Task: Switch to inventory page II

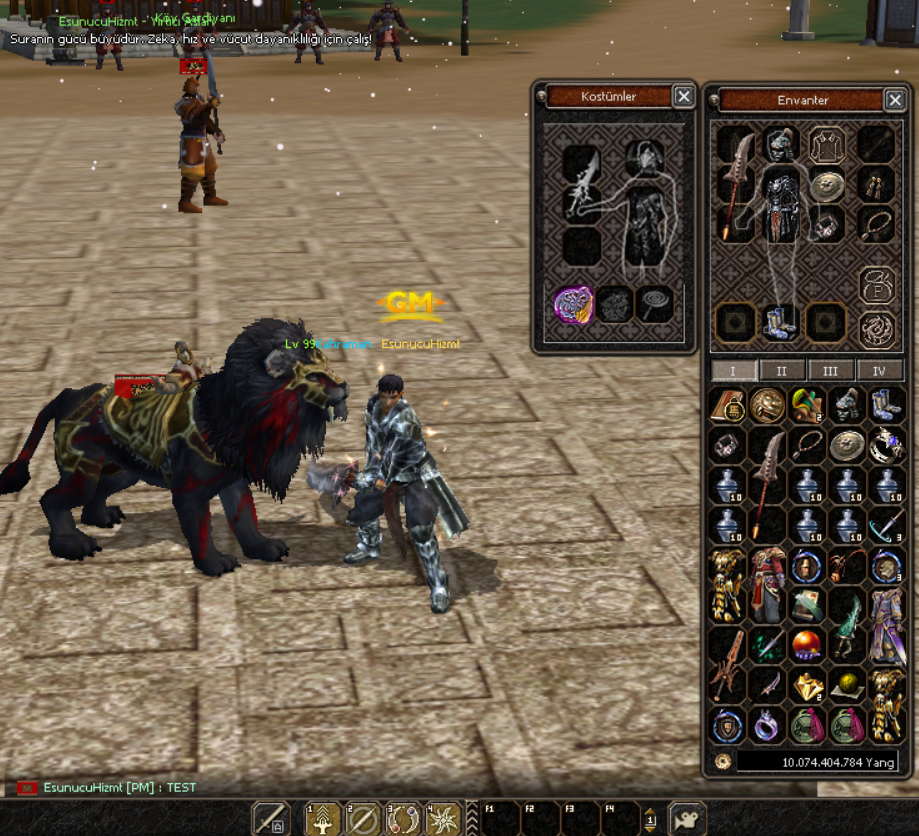Action: click(782, 371)
